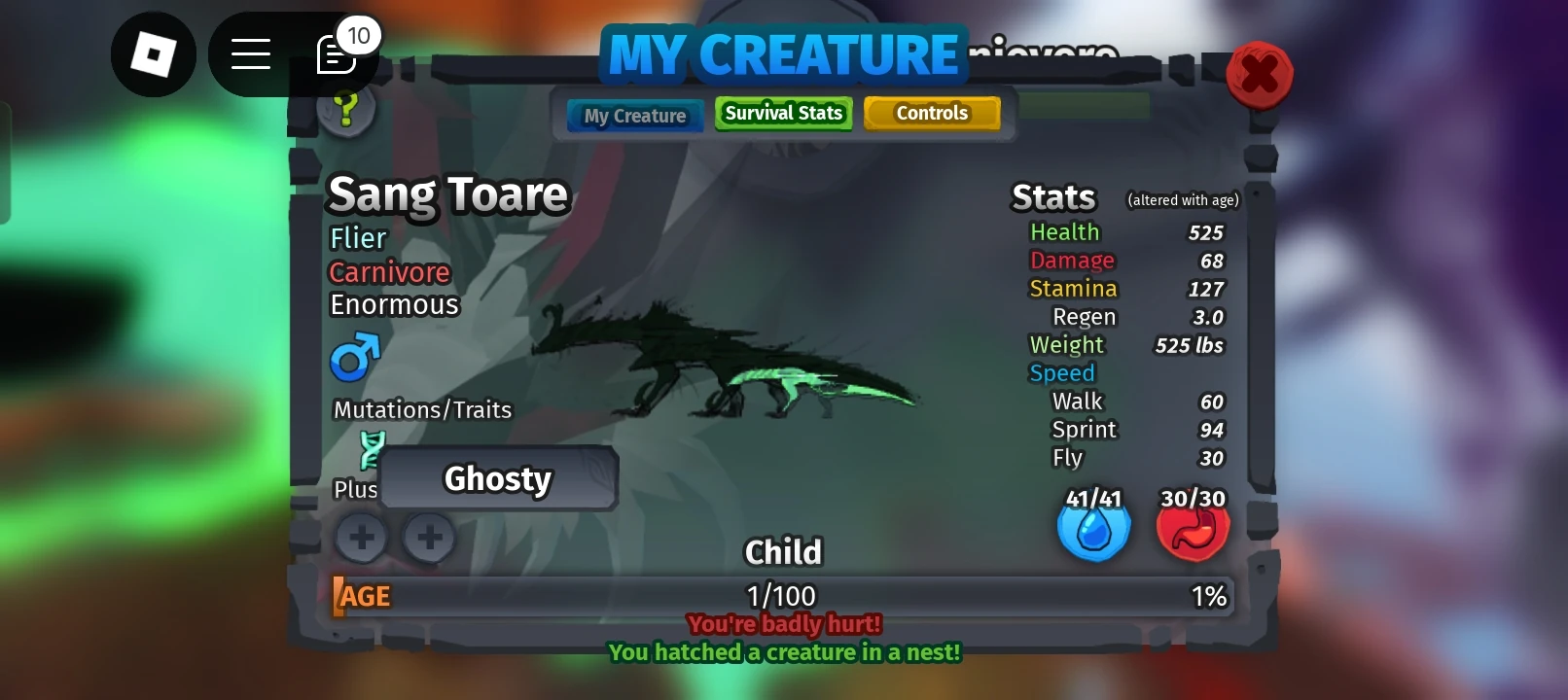This screenshot has width=1568, height=700.
Task: Open the hamburger menu icon
Action: [x=250, y=53]
